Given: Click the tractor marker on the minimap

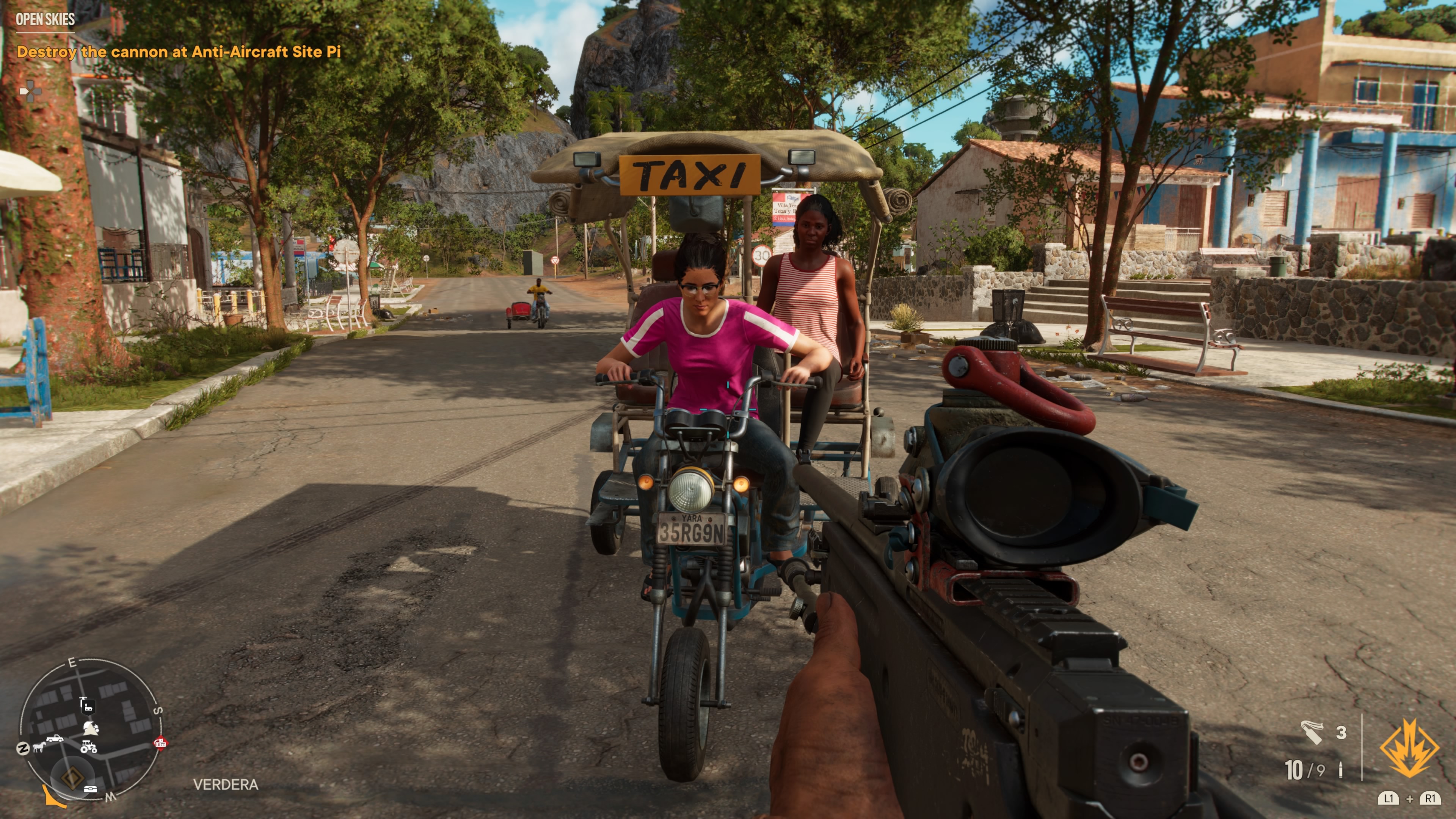Looking at the screenshot, I should point(89,747).
